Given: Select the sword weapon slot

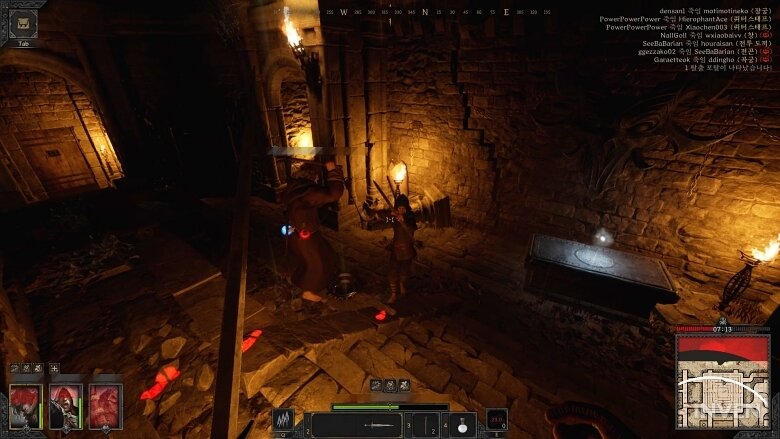Looking at the screenshot, I should pyautogui.click(x=357, y=424).
